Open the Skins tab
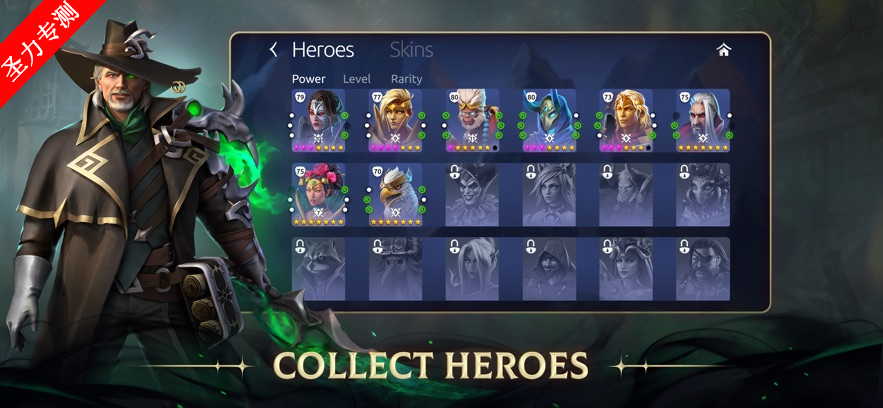 [x=411, y=50]
